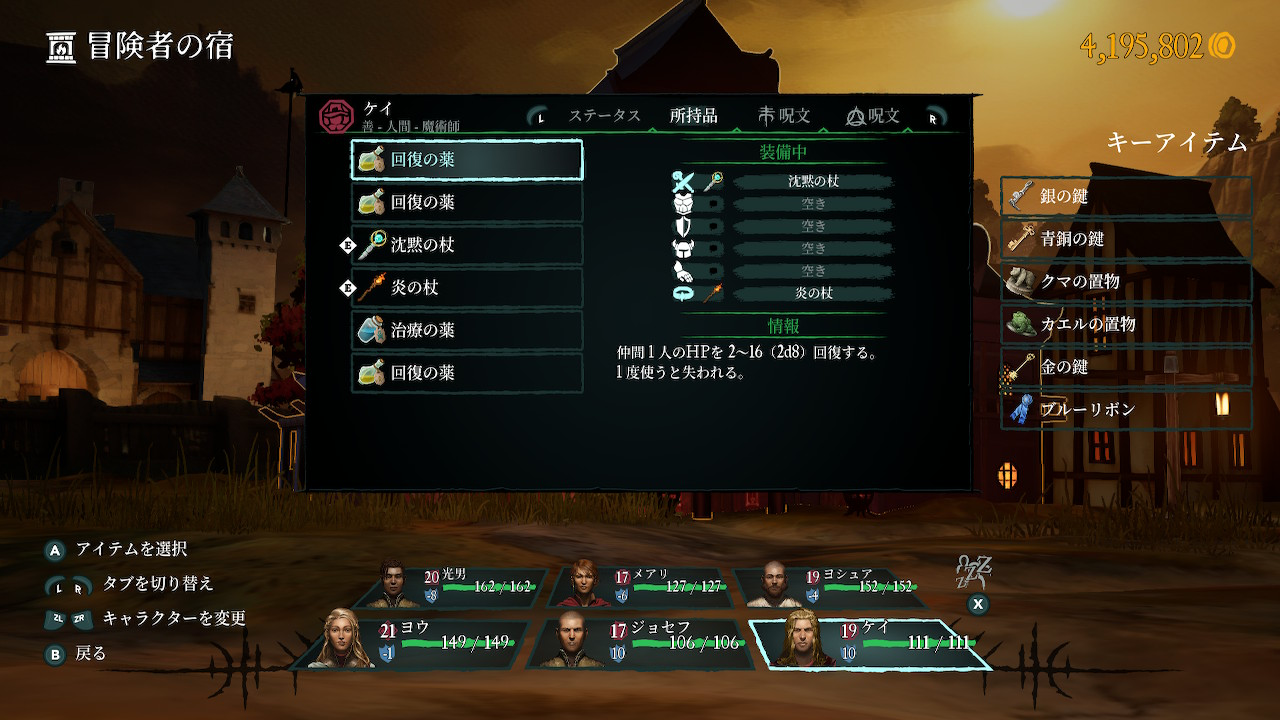The width and height of the screenshot is (1280, 720).
Task: Select 沈黙の杖 in the inventory list
Action: [467, 245]
